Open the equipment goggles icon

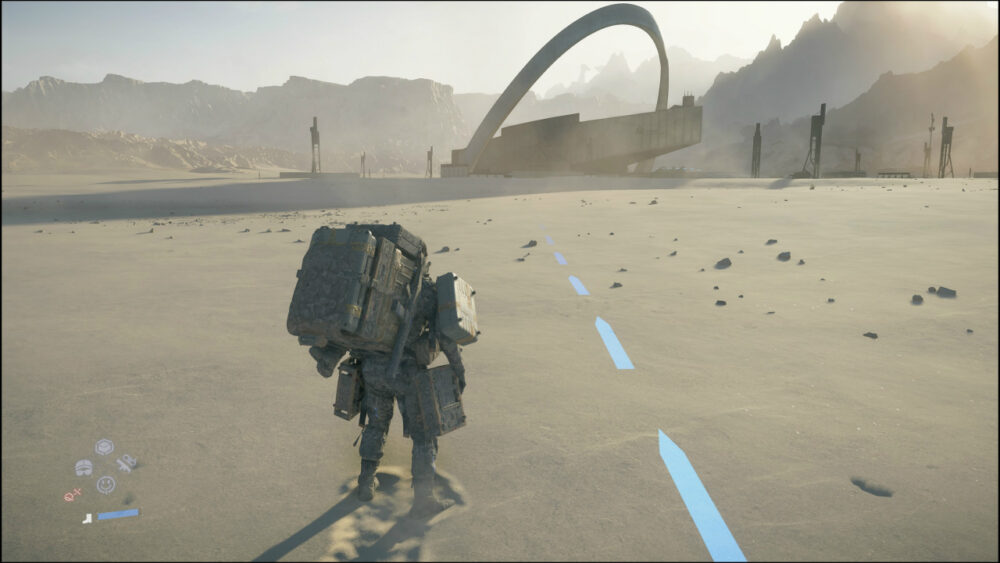(84, 467)
